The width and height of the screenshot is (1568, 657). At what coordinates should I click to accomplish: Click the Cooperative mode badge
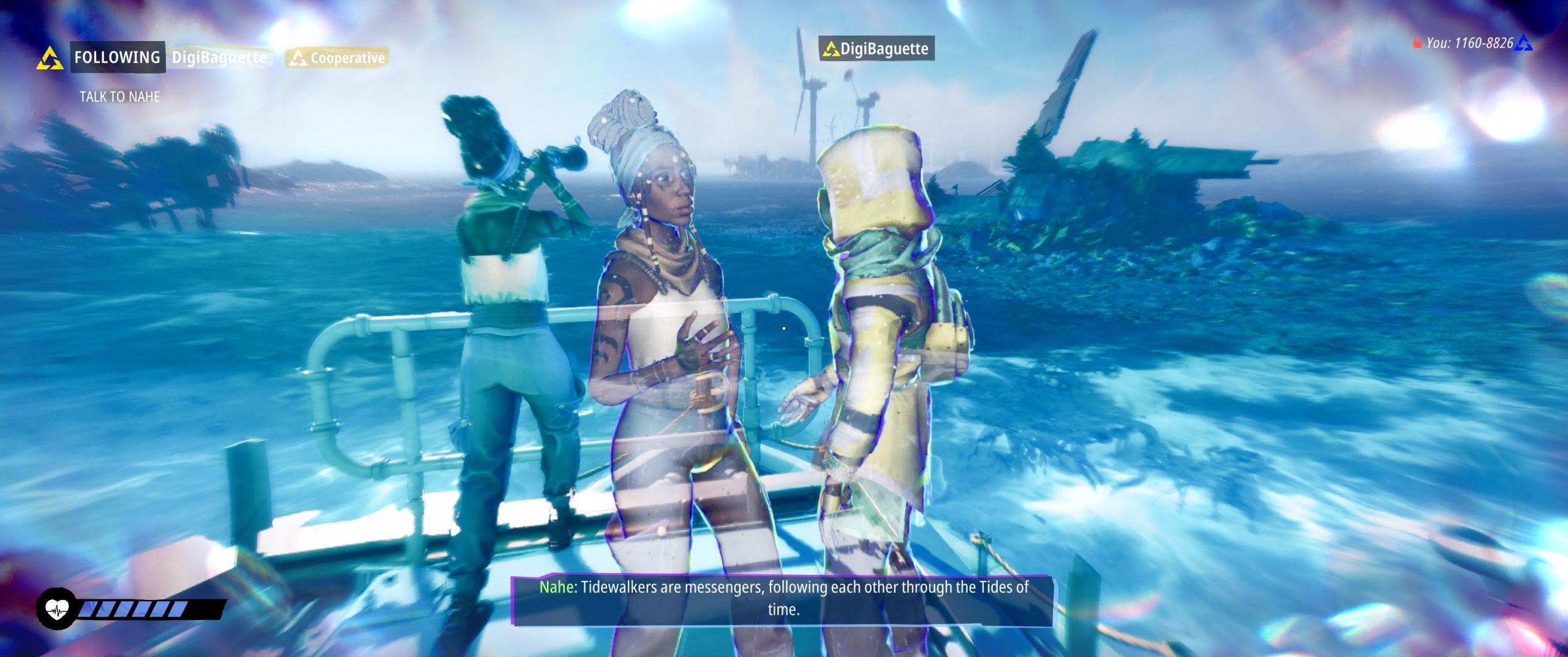coord(337,58)
